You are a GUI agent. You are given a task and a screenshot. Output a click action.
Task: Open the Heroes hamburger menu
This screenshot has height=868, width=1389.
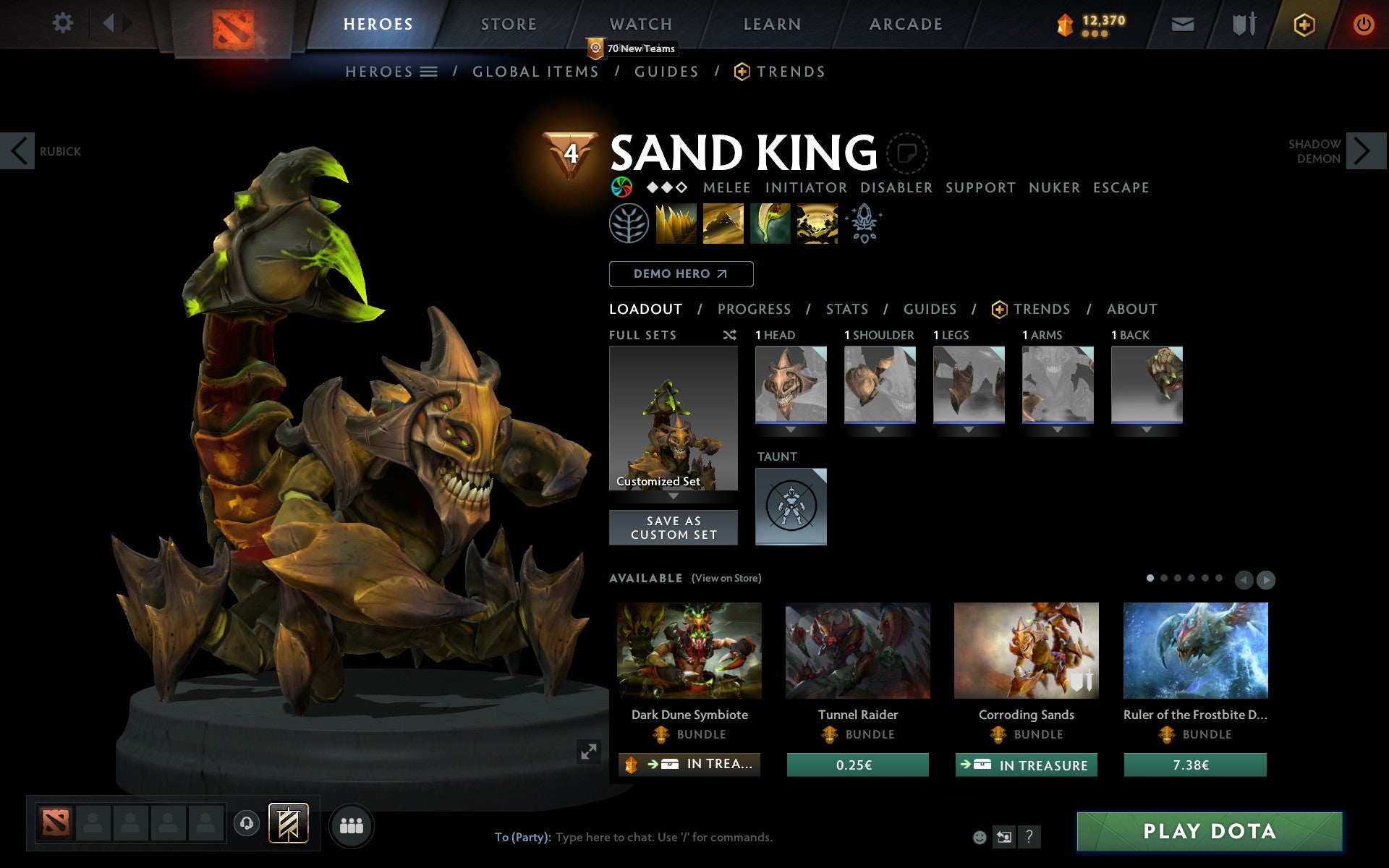pyautogui.click(x=428, y=71)
